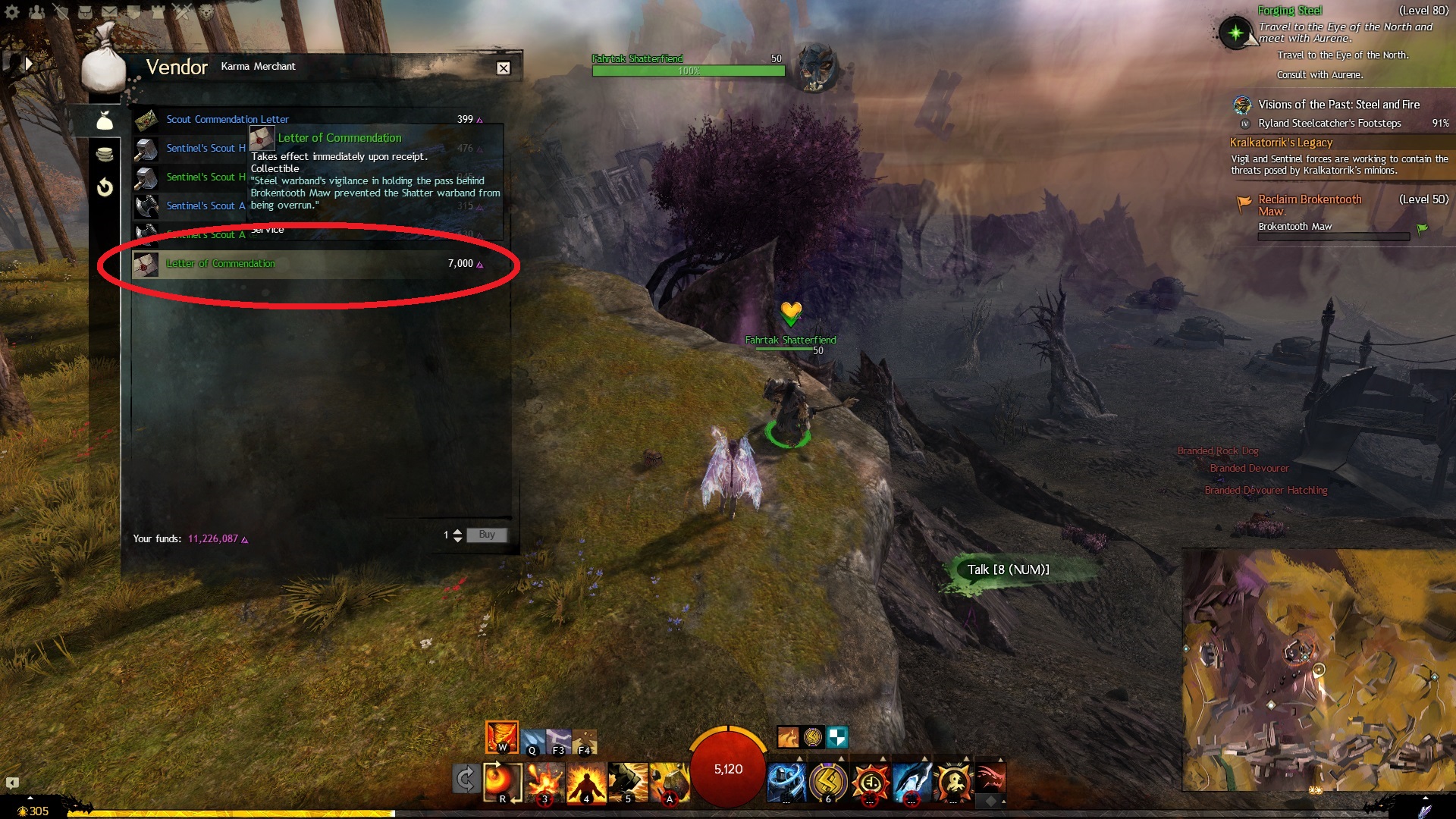Open Visions of the Past achievement tracker
1456x819 pixels.
click(1338, 105)
